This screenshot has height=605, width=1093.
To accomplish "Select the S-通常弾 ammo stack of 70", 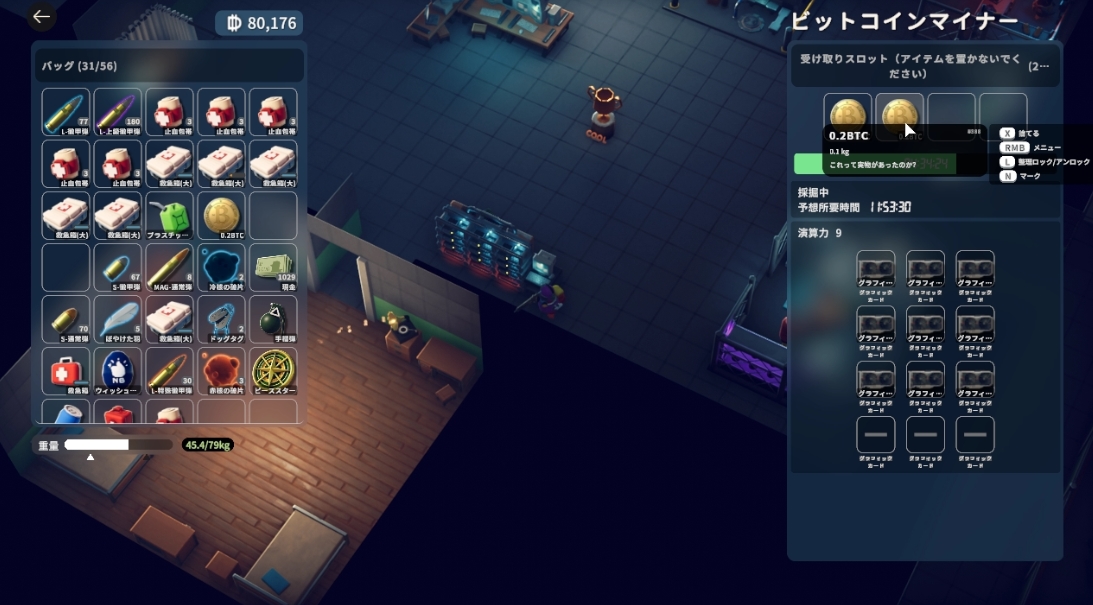I will coord(66,319).
